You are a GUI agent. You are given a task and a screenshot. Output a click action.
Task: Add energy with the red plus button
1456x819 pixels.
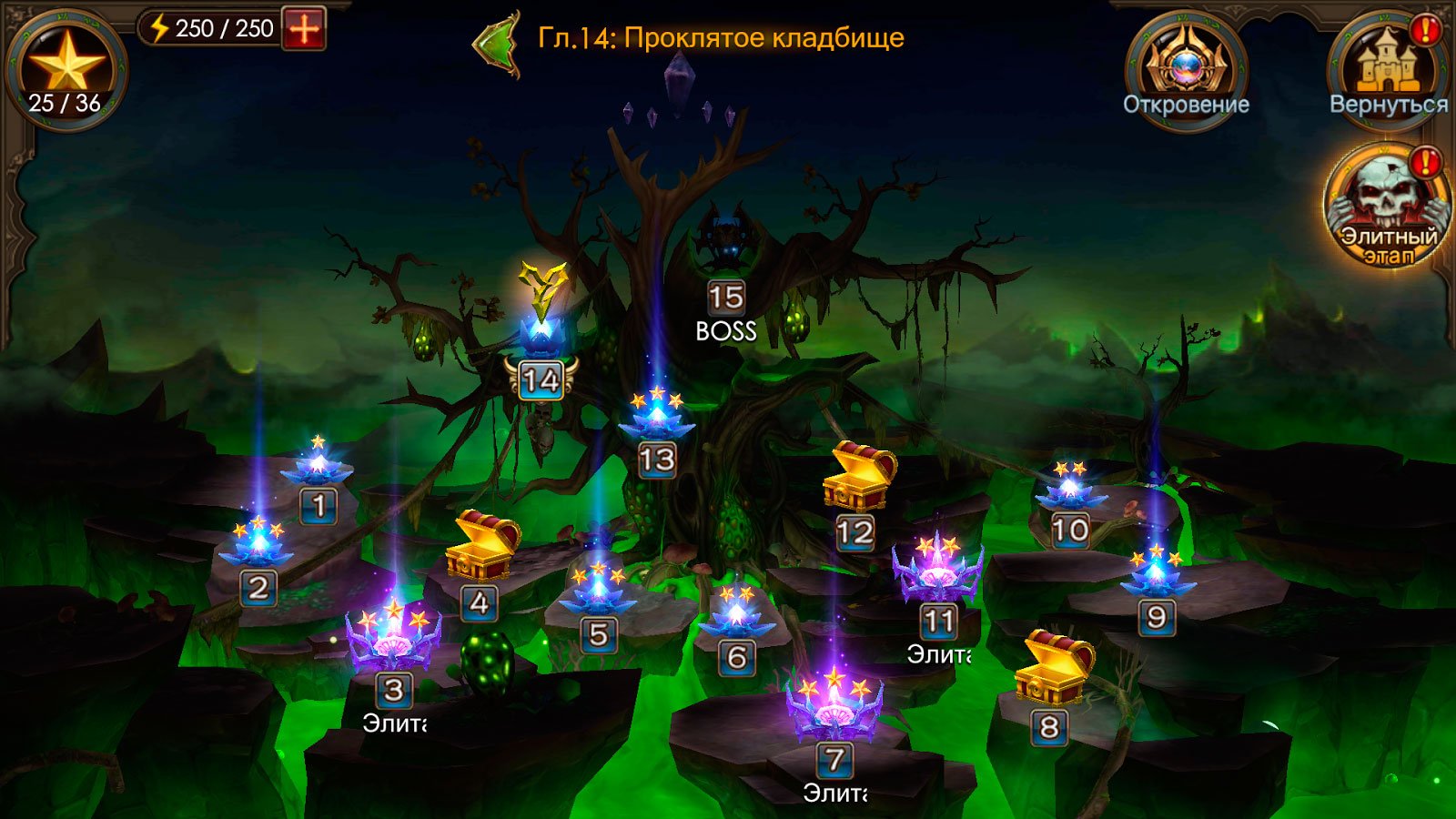pos(304,29)
